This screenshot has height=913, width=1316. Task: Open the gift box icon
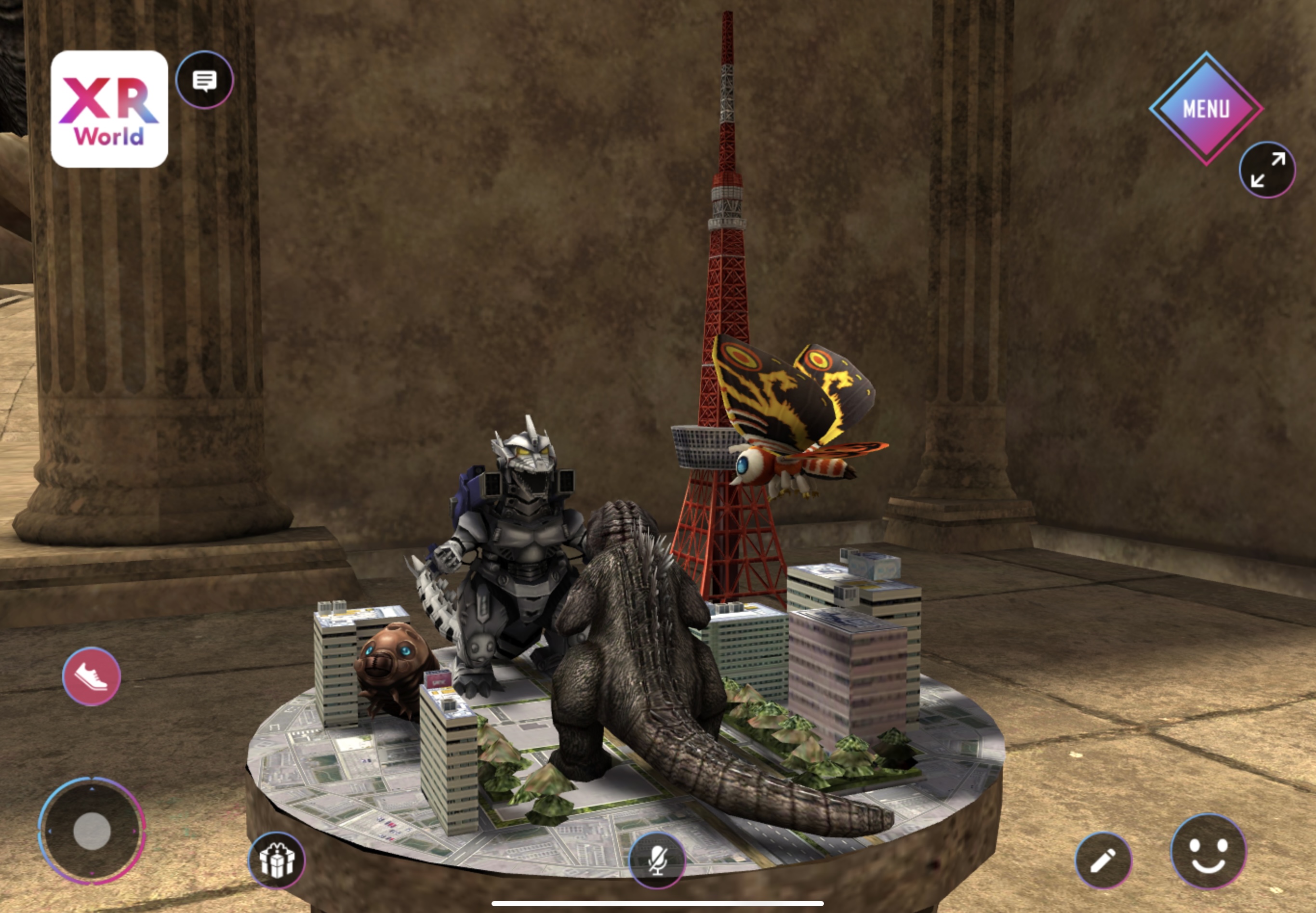(277, 860)
